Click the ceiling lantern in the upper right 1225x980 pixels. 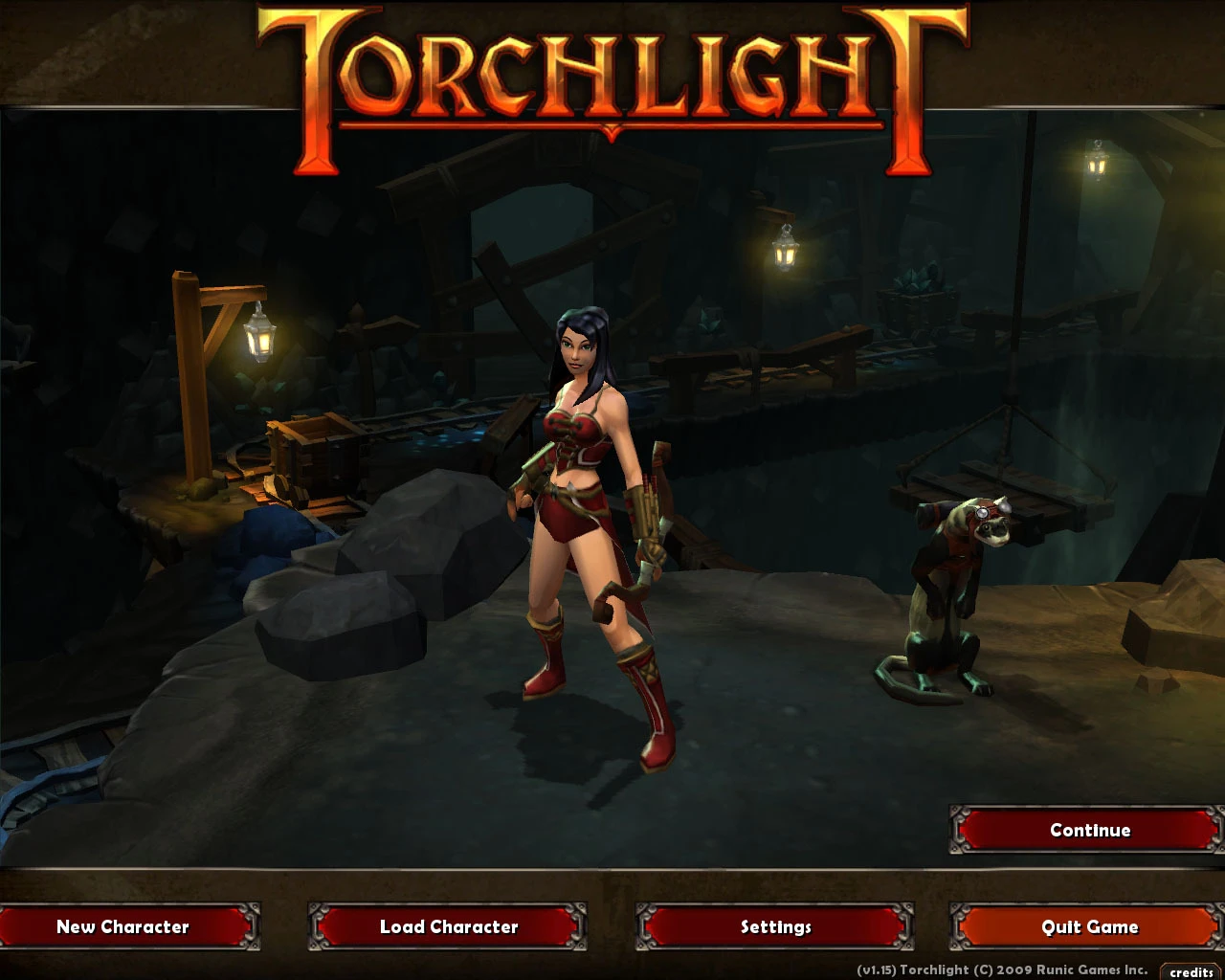pyautogui.click(x=1096, y=165)
